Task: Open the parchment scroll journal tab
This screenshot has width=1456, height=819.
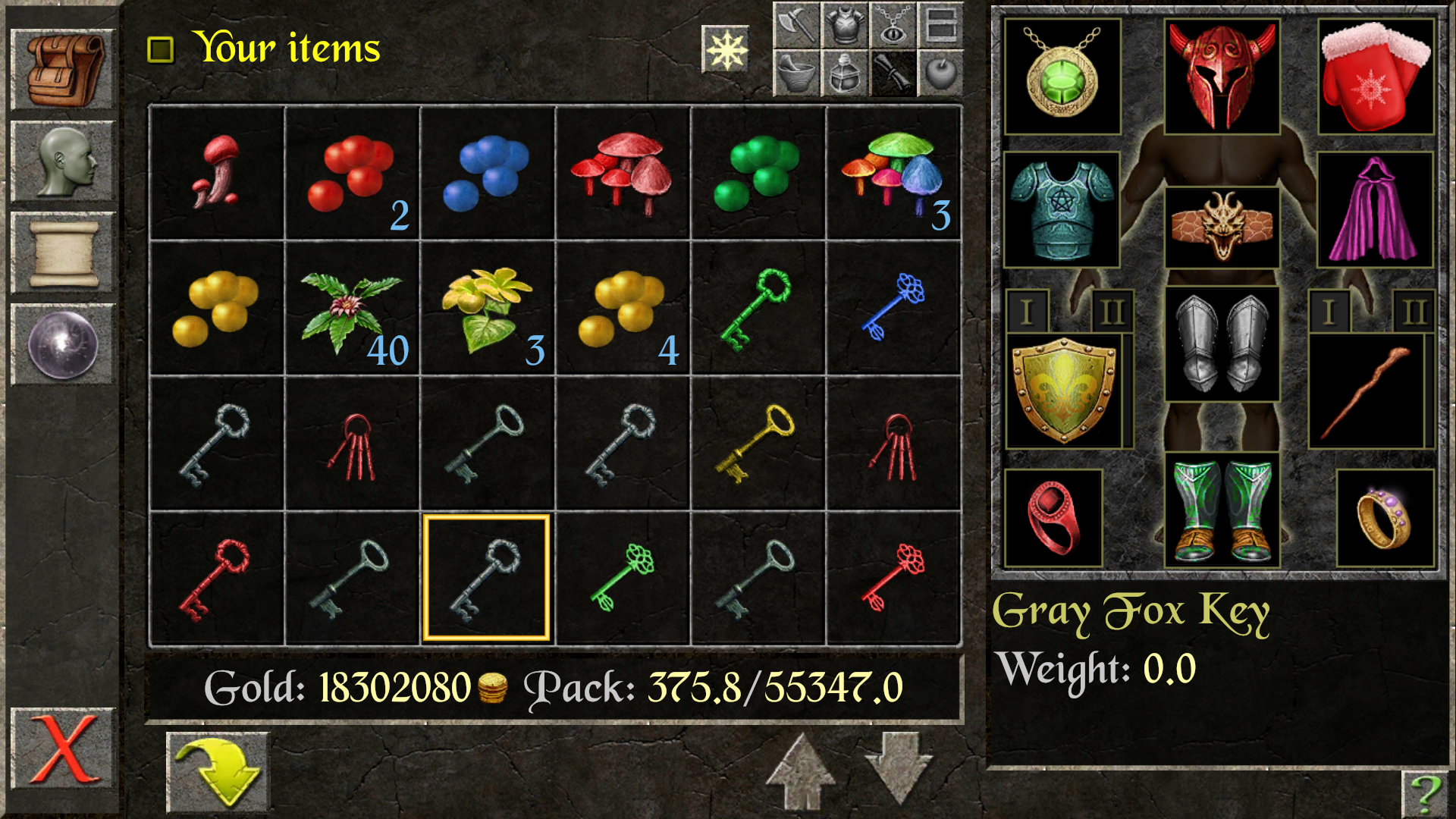Action: pos(64,253)
